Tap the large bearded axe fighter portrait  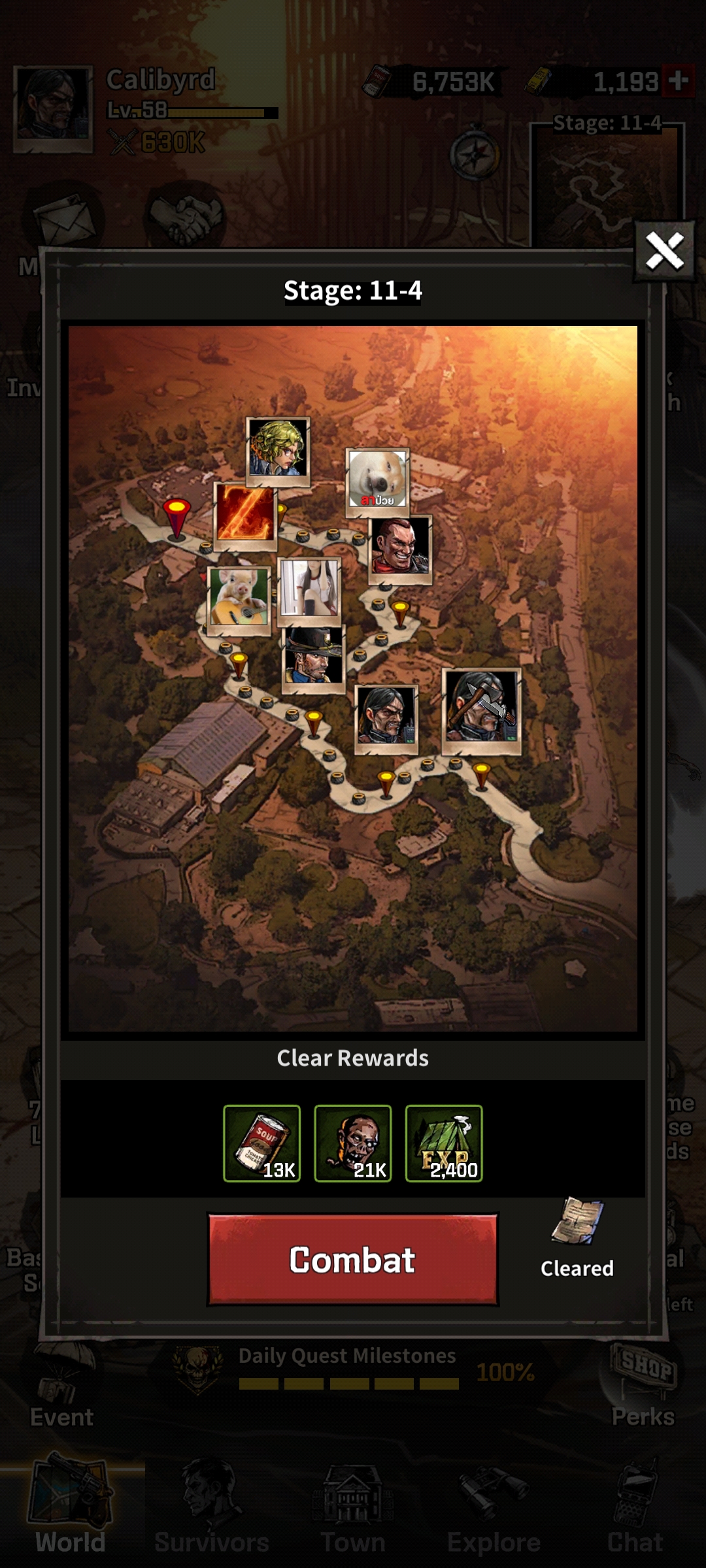[482, 708]
